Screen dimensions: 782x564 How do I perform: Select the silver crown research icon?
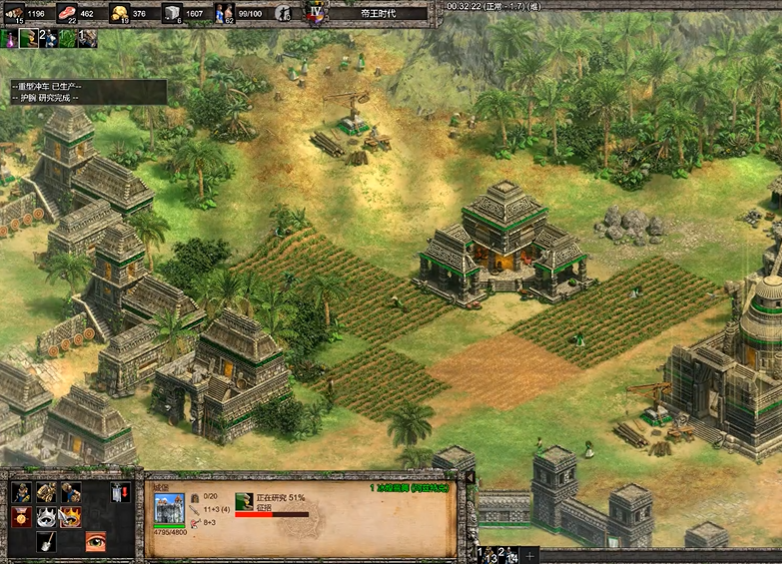coord(46,518)
